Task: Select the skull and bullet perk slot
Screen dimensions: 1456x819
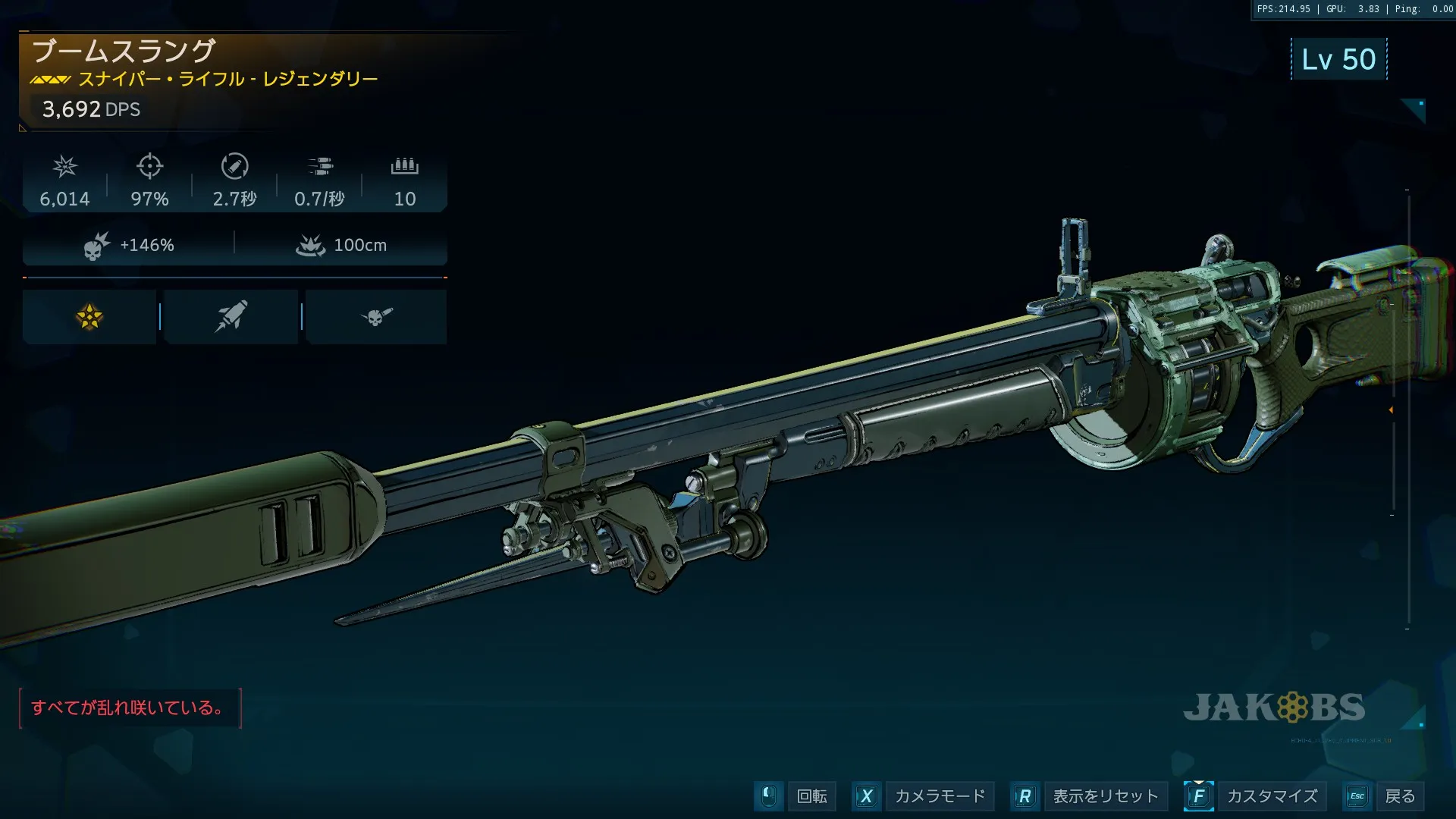Action: pos(376,317)
